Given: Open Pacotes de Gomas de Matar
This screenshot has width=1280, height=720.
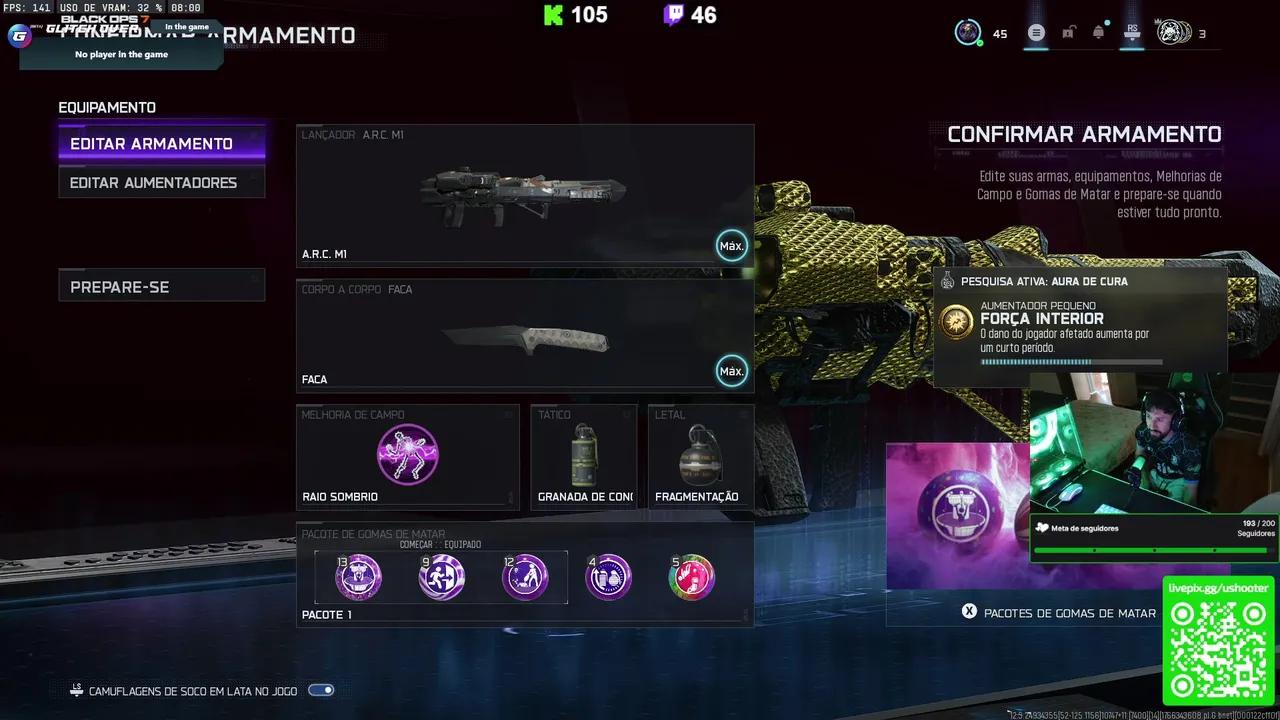Looking at the screenshot, I should tap(1058, 613).
